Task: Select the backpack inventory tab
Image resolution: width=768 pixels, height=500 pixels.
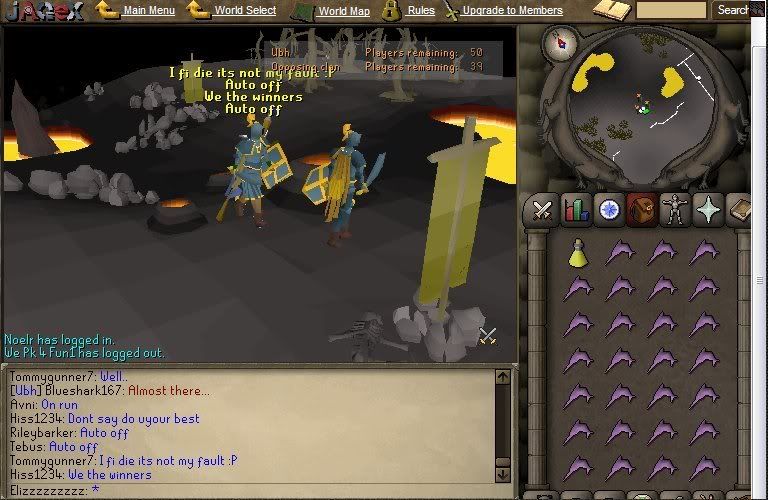Action: point(641,211)
